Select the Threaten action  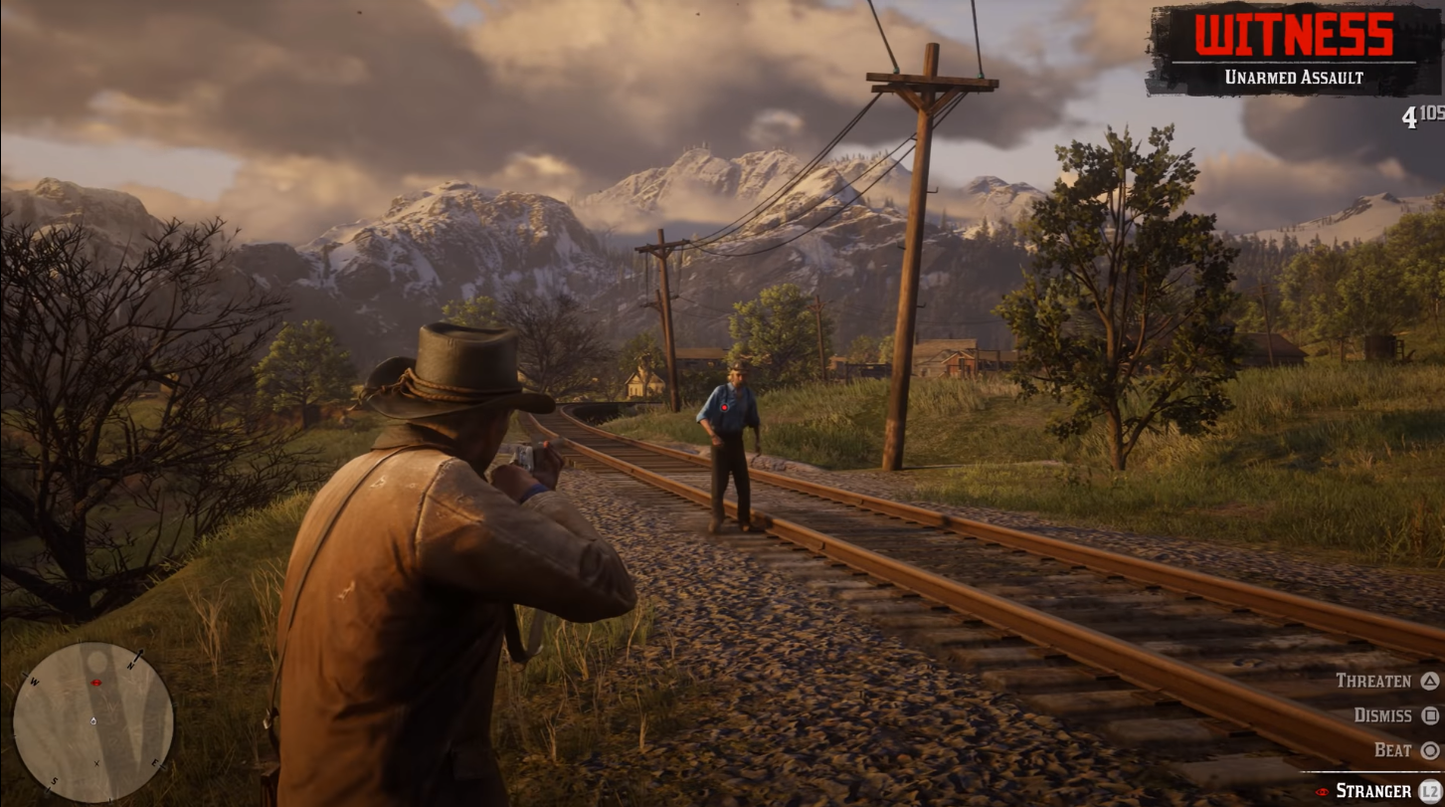tap(1374, 681)
